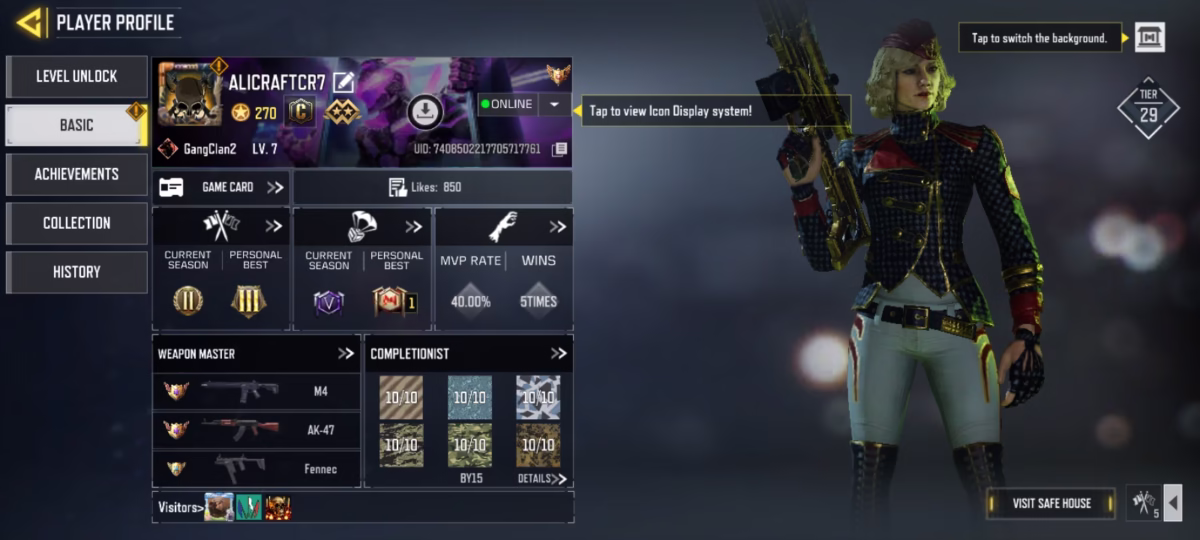Screen dimensions: 1200x540
Task: Switch to the Level Unlock tab
Action: click(x=77, y=76)
